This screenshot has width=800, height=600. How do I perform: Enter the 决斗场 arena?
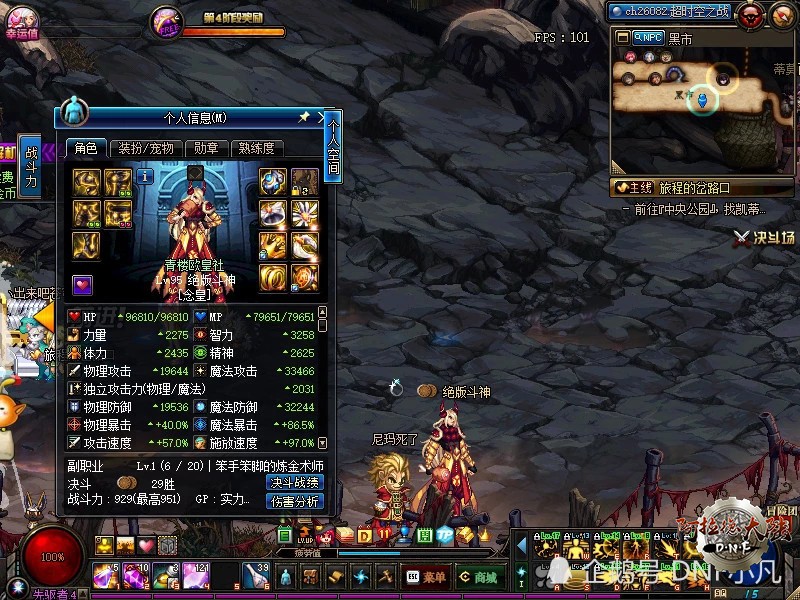pos(764,237)
